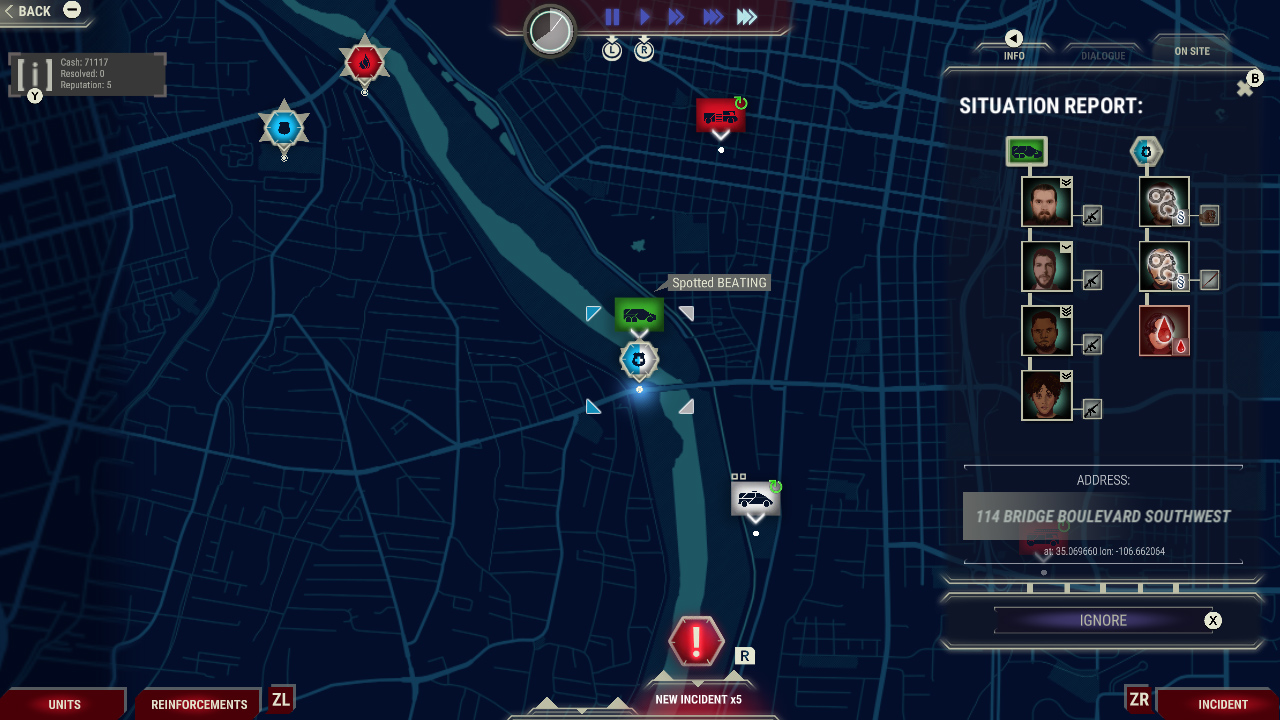Image resolution: width=1280 pixels, height=720 pixels.
Task: Click the first handcuffed suspect icon in situation report
Action: click(x=1163, y=201)
